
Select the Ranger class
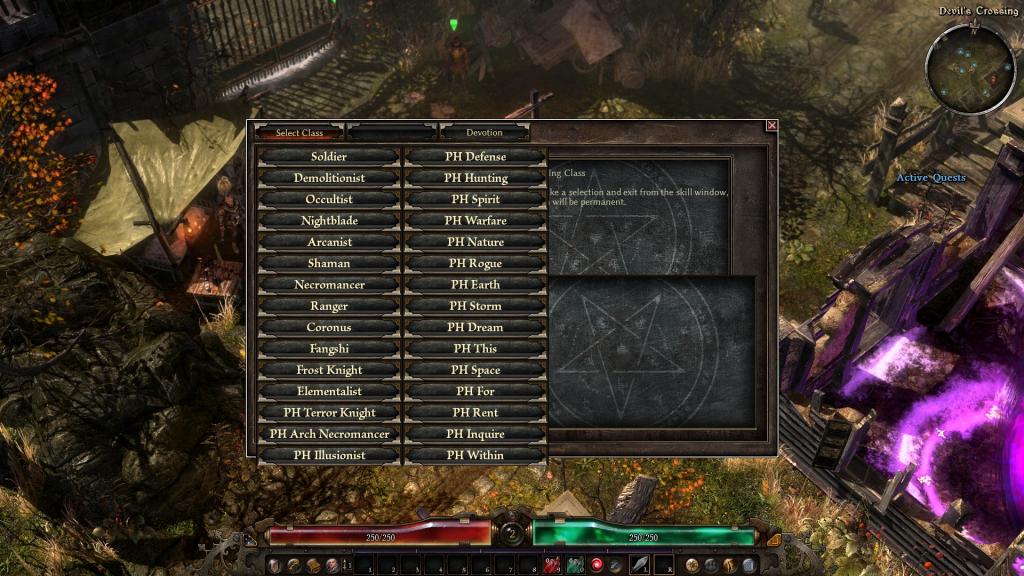click(329, 306)
